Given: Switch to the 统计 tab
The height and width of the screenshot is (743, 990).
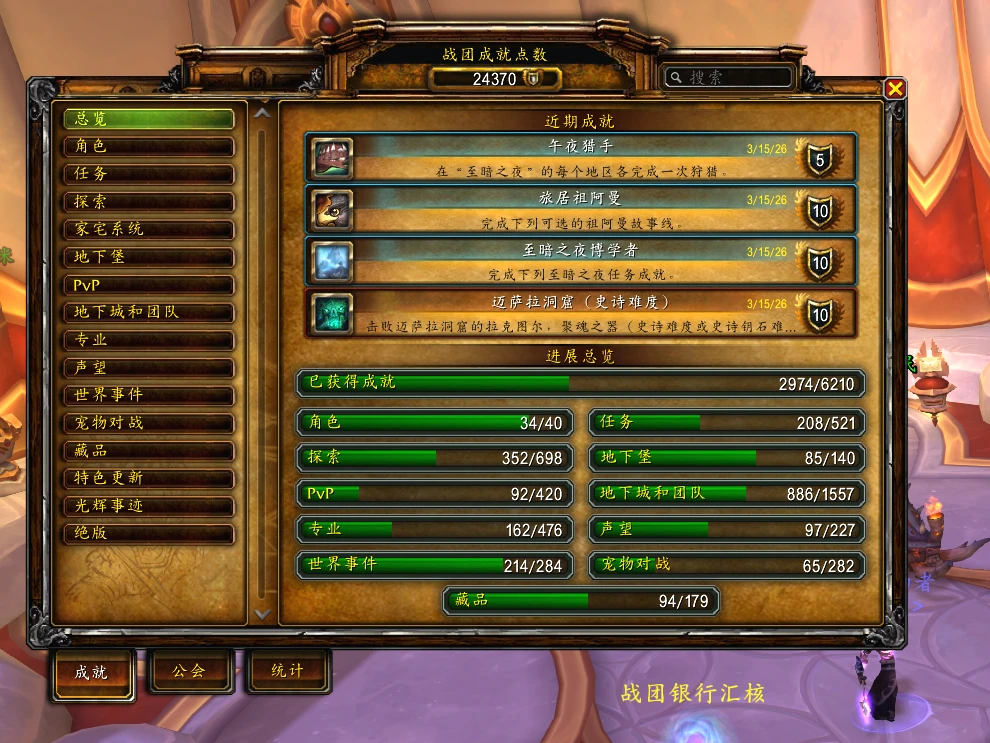Looking at the screenshot, I should [287, 671].
